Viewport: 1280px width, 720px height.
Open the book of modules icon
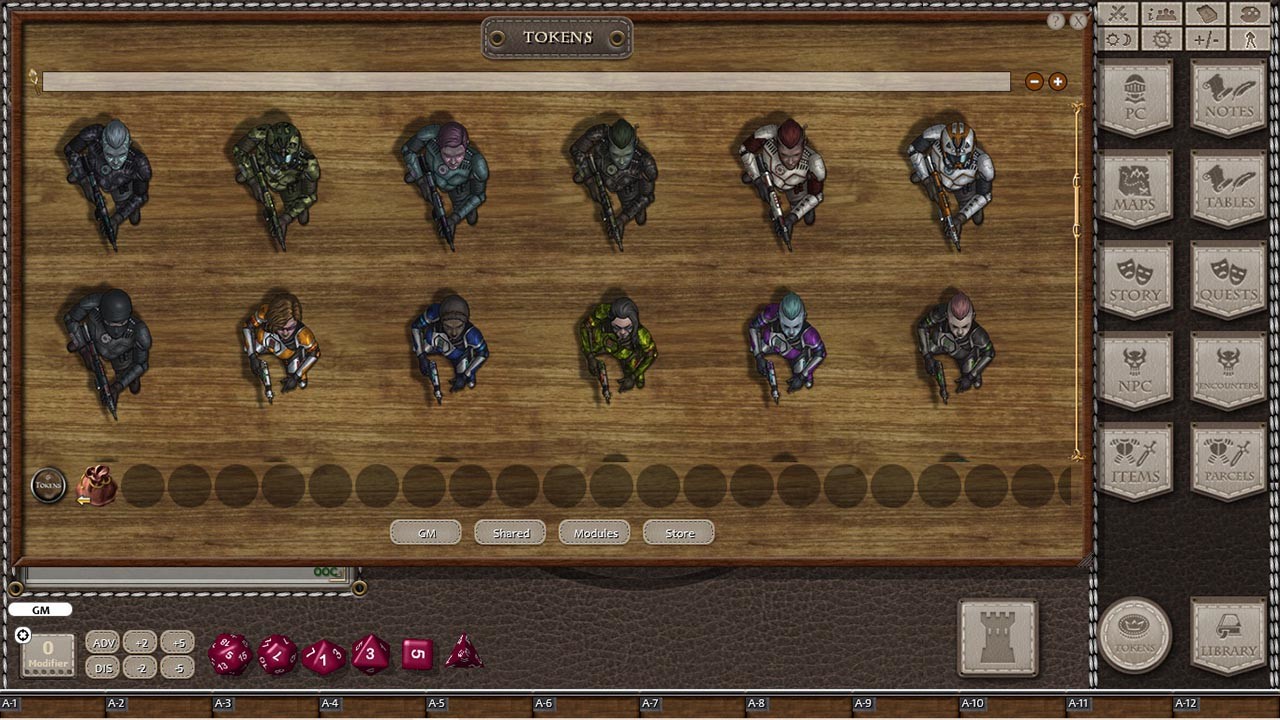coord(1206,13)
